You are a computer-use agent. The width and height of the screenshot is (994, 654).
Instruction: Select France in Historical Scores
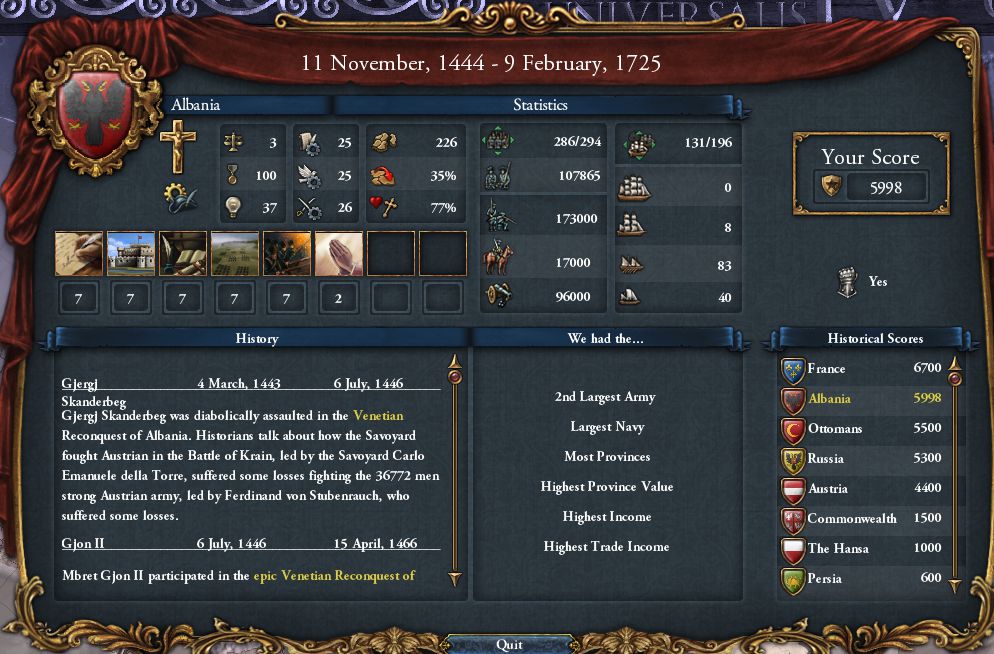tap(860, 368)
